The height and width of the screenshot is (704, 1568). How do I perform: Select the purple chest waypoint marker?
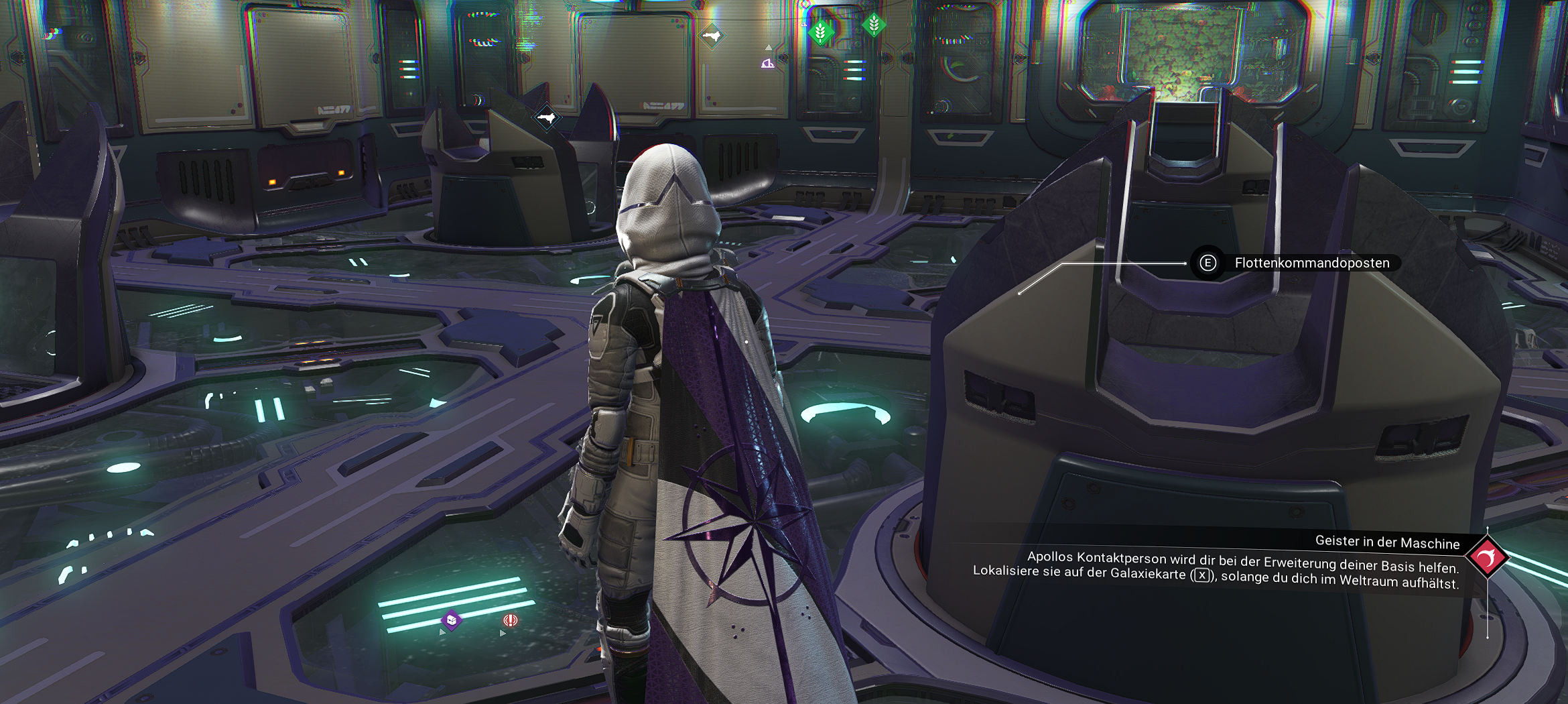tap(452, 620)
